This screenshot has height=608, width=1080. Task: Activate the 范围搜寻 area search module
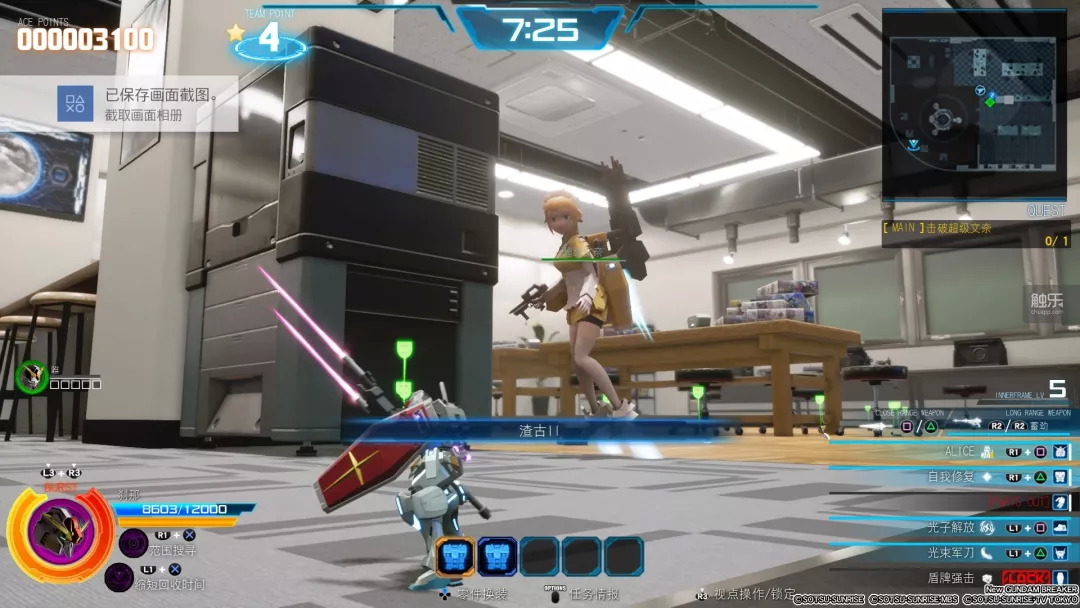134,543
